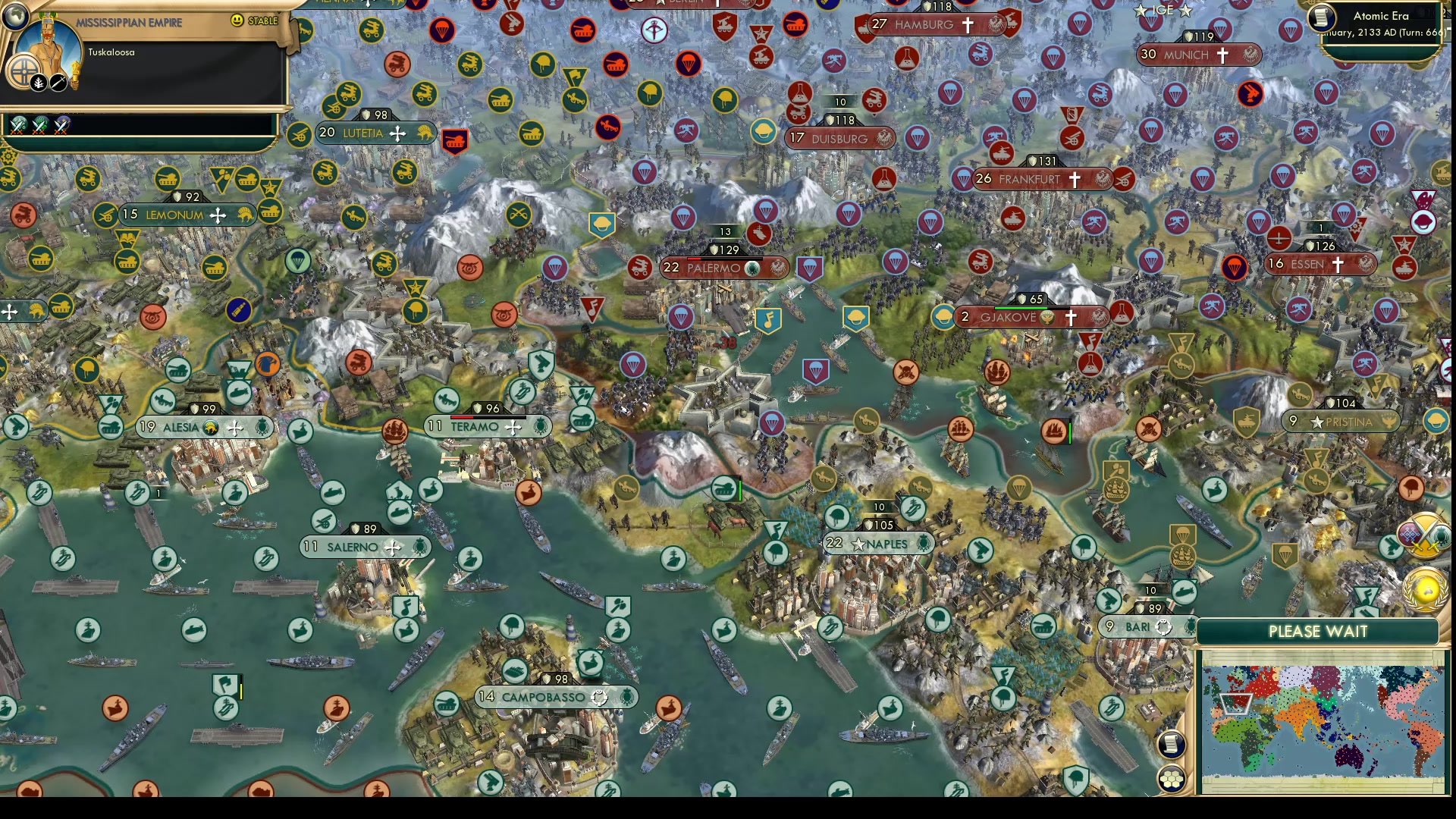
Task: Open the globe overview button top left
Action: [x=15, y=17]
